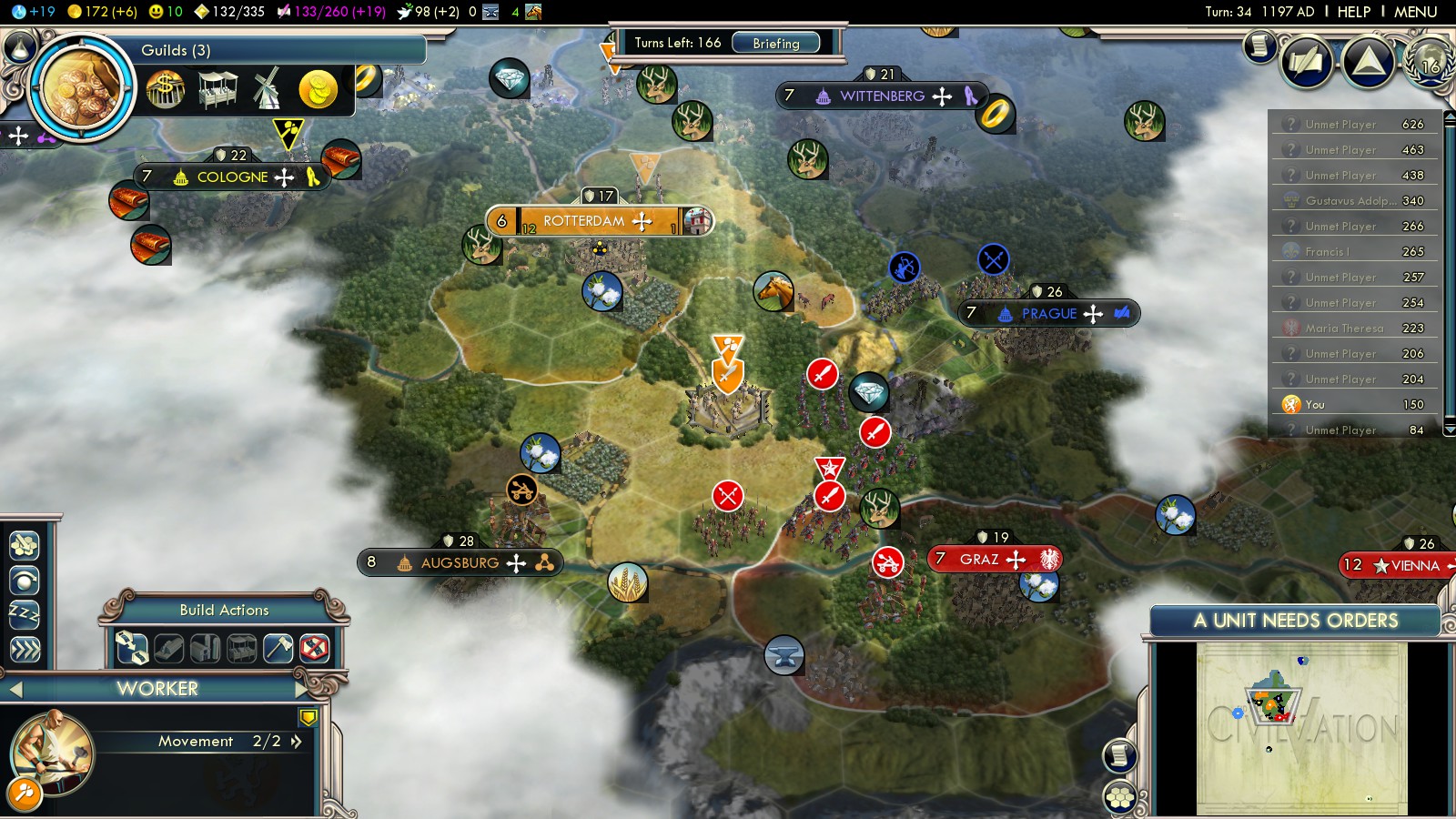Open social policies triangle button
This screenshot has height=819, width=1456.
coord(1369,62)
